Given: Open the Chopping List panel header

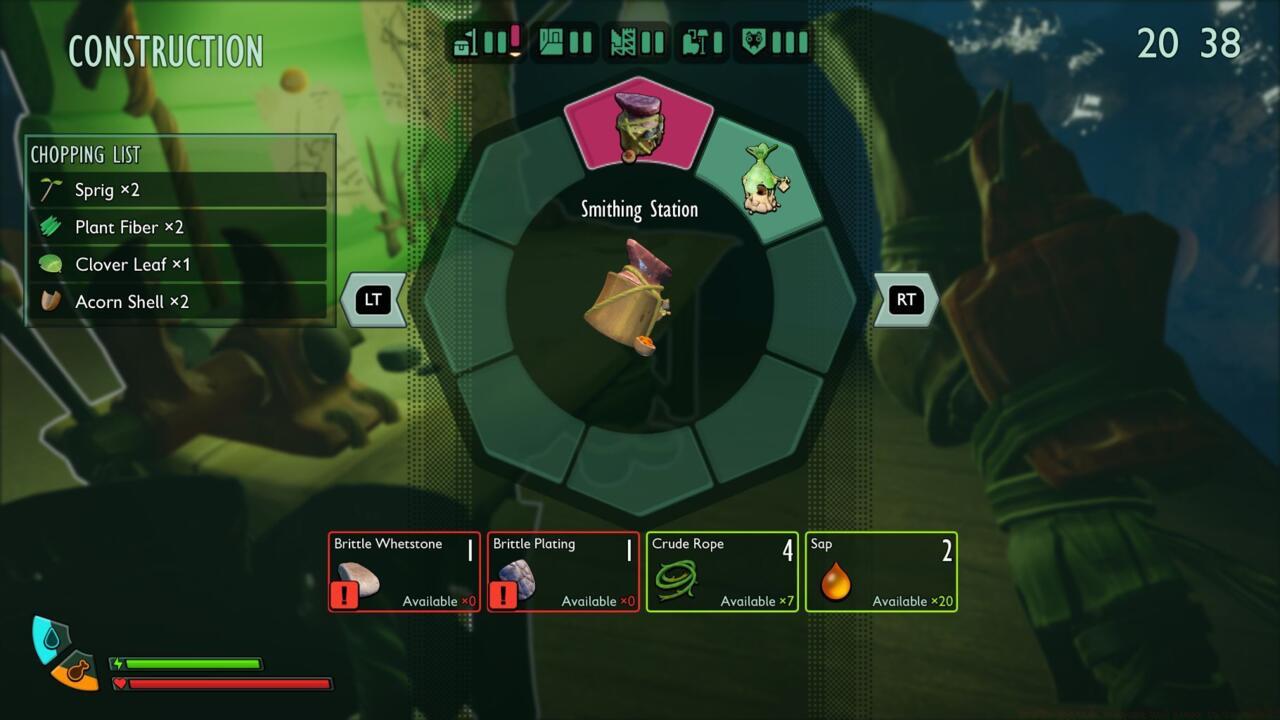Looking at the screenshot, I should click(x=87, y=154).
